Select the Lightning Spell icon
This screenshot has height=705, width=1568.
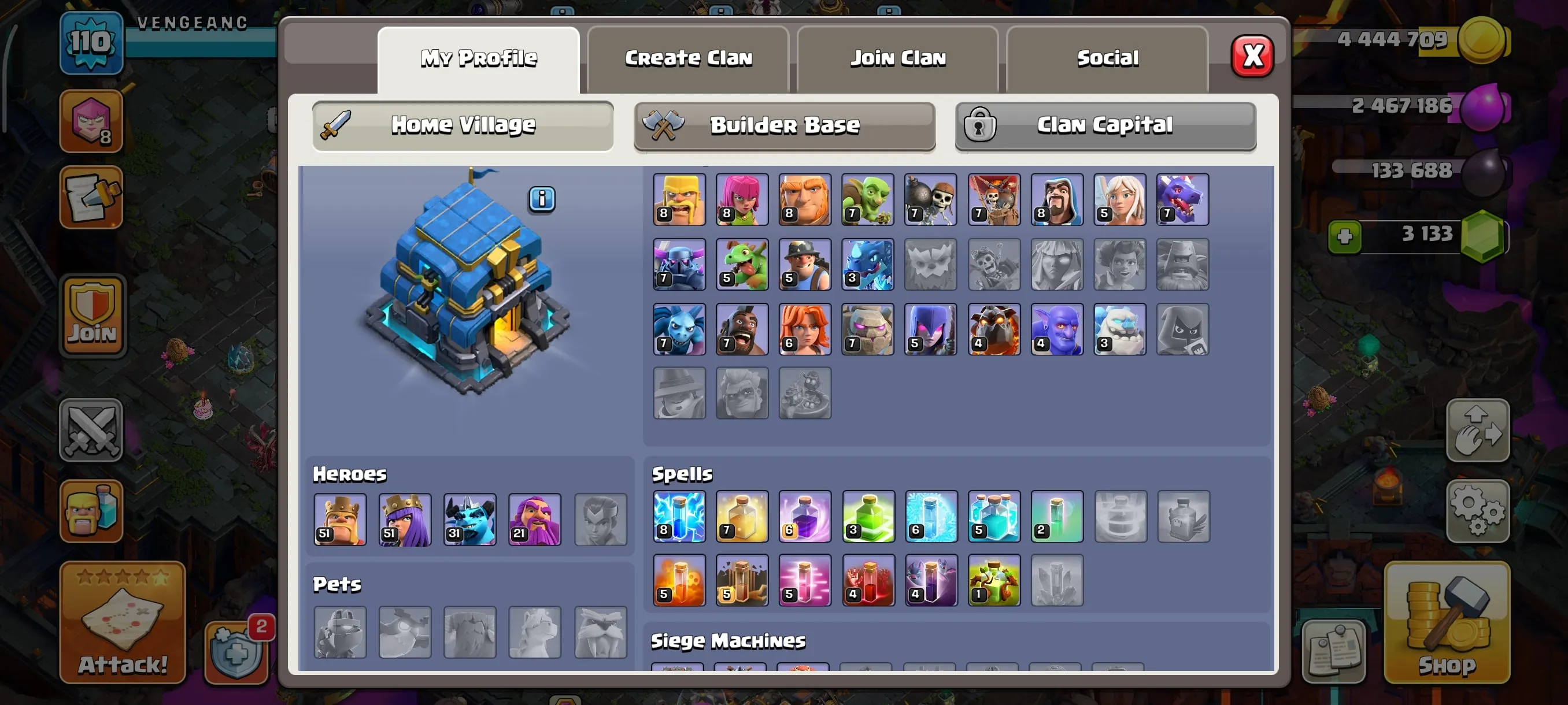click(x=679, y=517)
